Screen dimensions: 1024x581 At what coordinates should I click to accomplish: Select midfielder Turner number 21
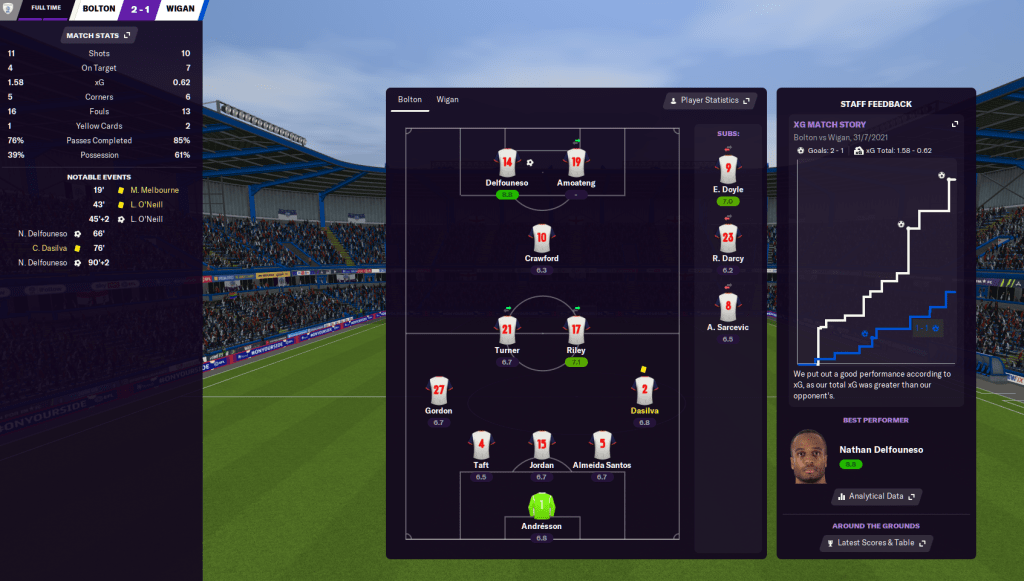pyautogui.click(x=506, y=328)
